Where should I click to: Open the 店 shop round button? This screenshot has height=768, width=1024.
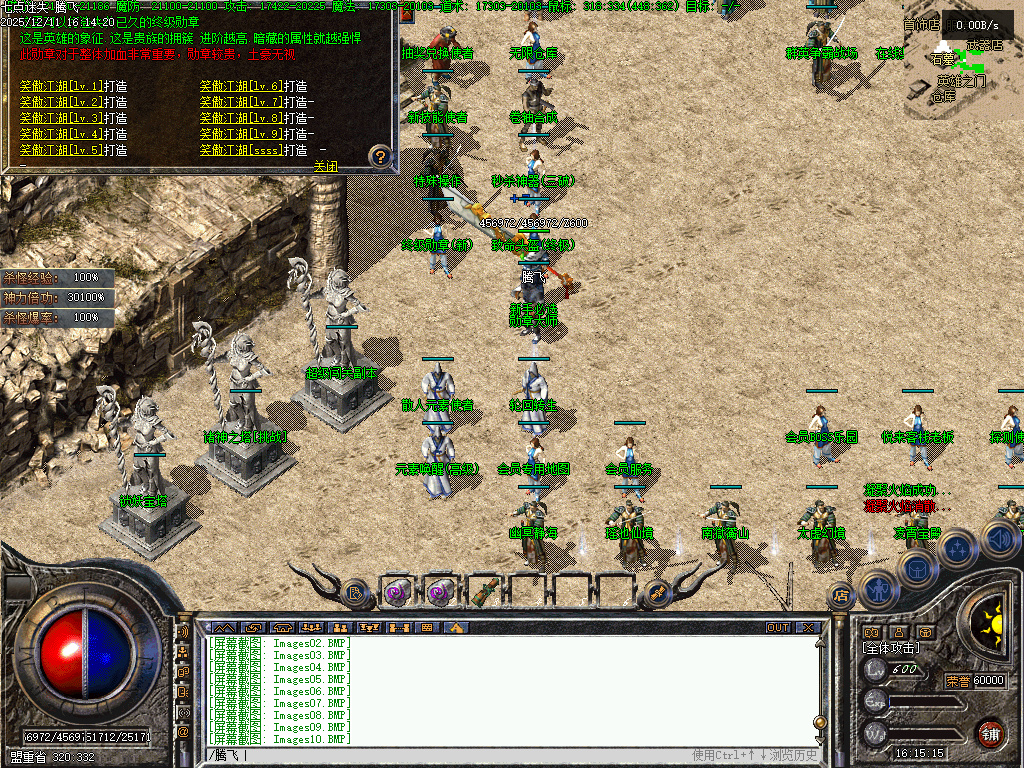(842, 596)
